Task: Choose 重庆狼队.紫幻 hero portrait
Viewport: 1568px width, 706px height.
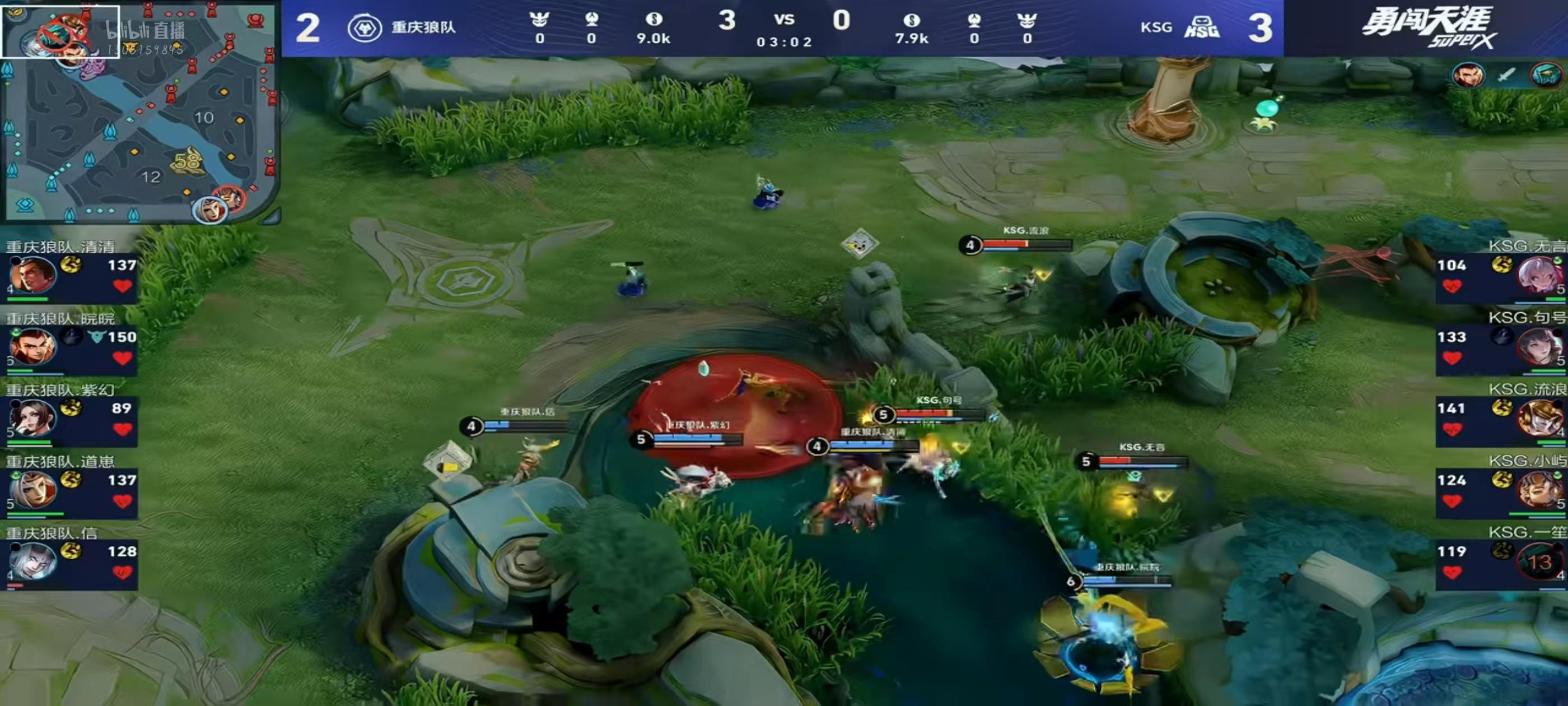Action: 32,419
